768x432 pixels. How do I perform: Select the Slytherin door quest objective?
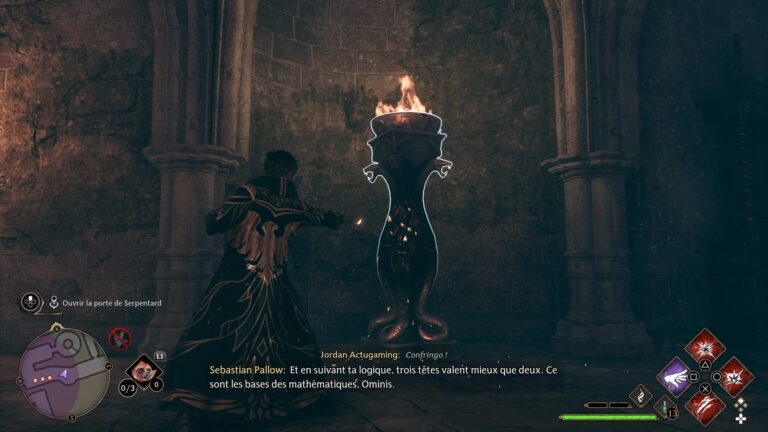[x=111, y=302]
